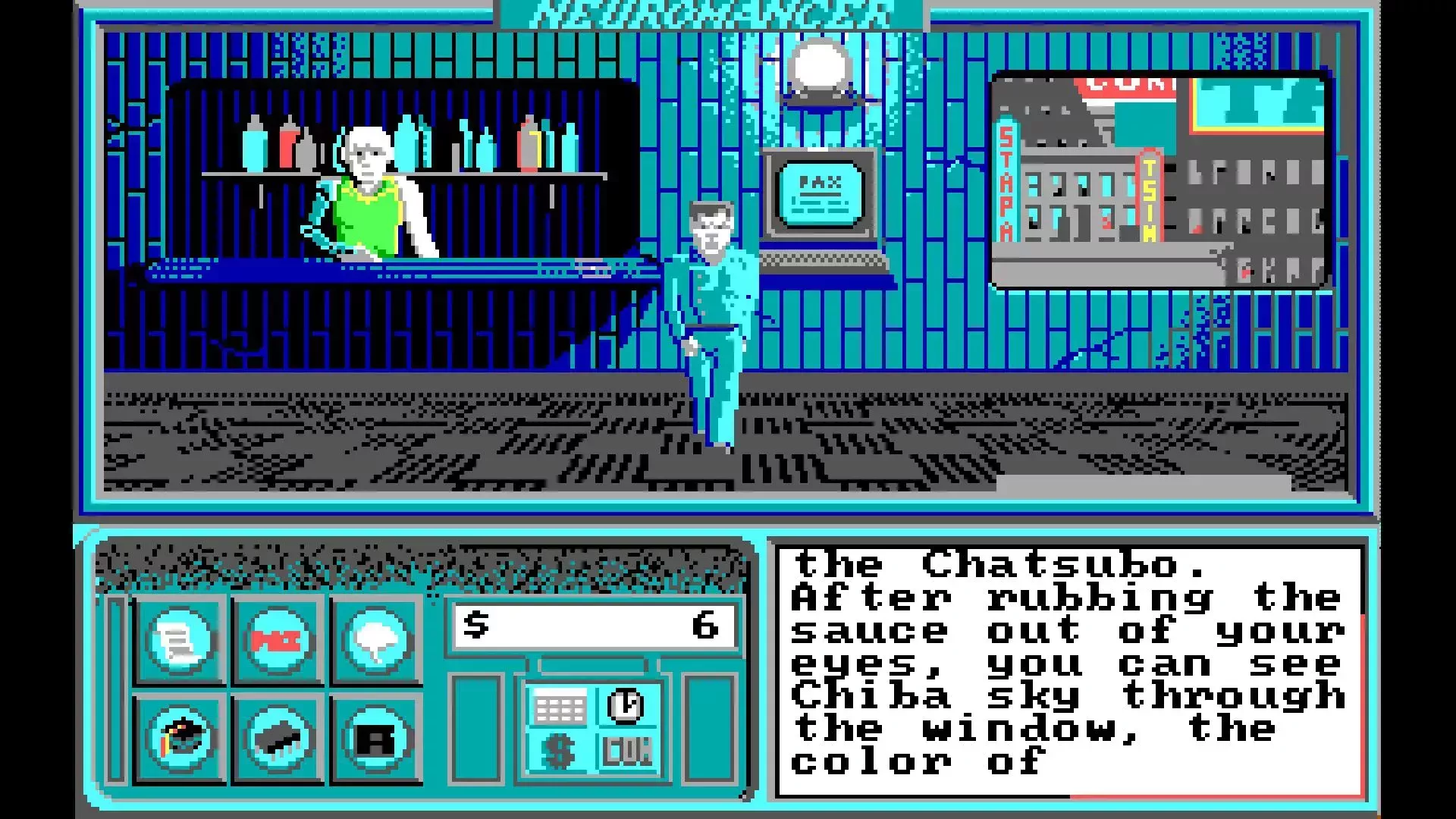
Task: Use the FAX terminal on the counter
Action: click(x=819, y=193)
